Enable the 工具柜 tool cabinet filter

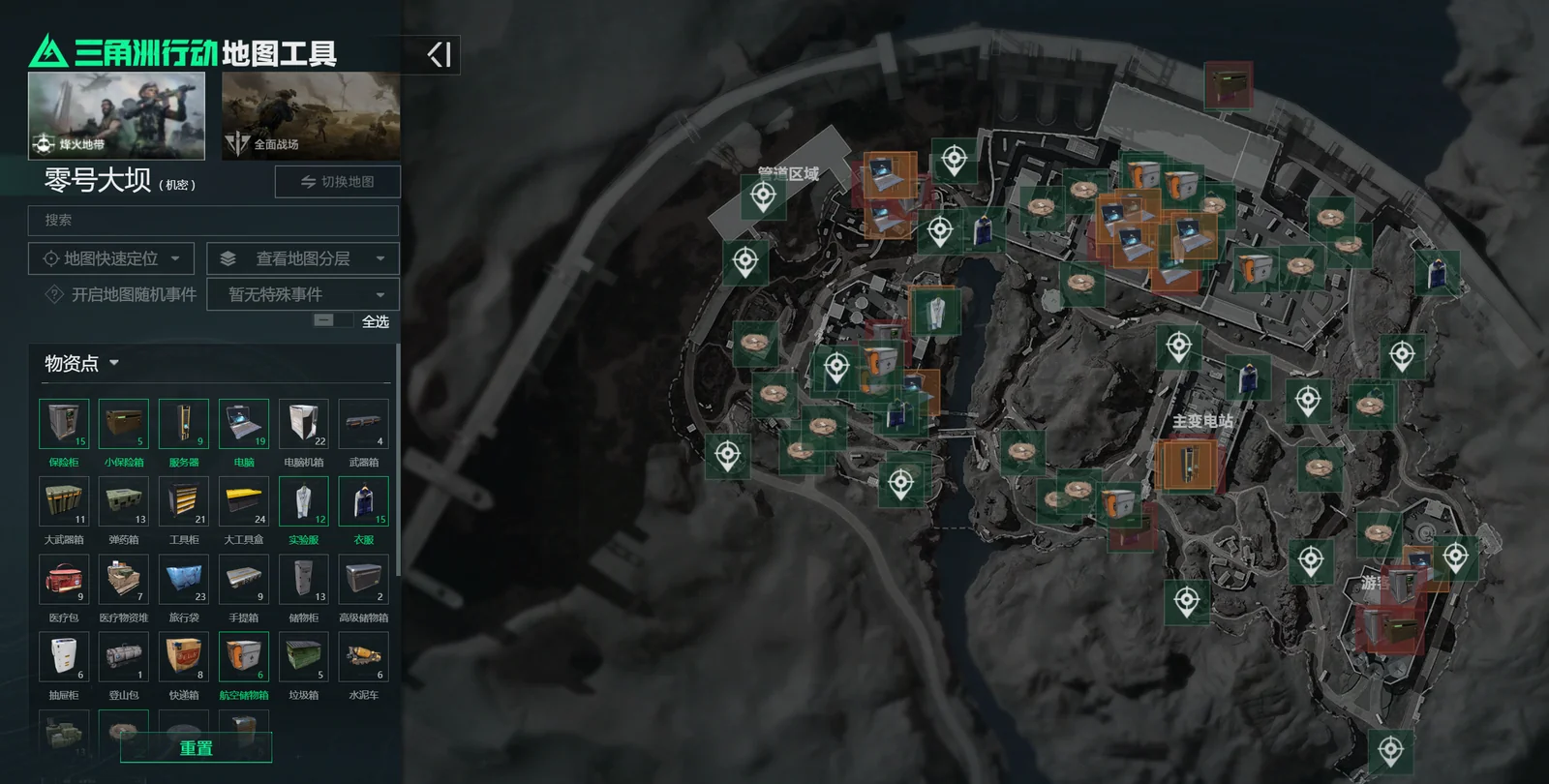184,501
